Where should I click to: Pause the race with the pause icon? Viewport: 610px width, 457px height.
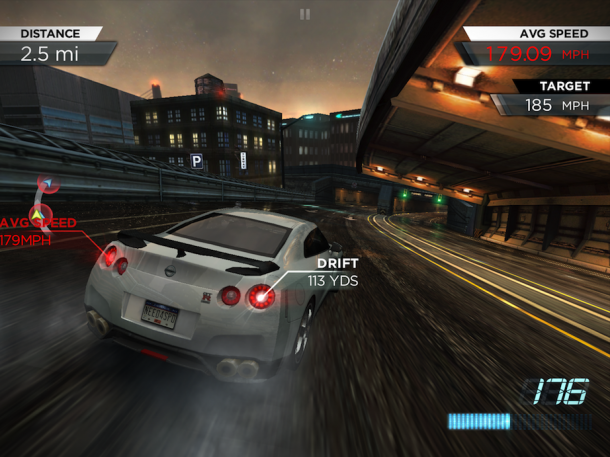(x=305, y=14)
